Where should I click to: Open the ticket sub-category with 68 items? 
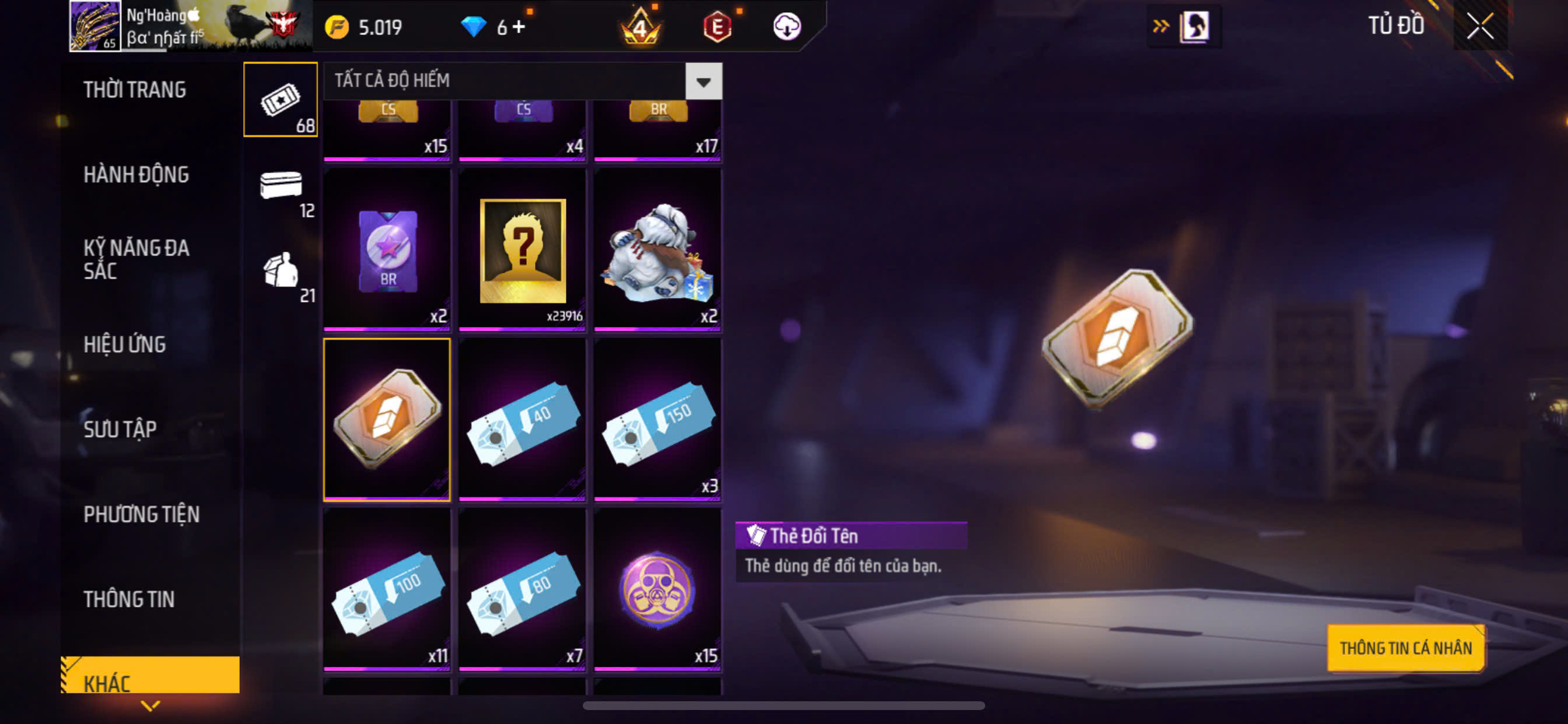281,100
